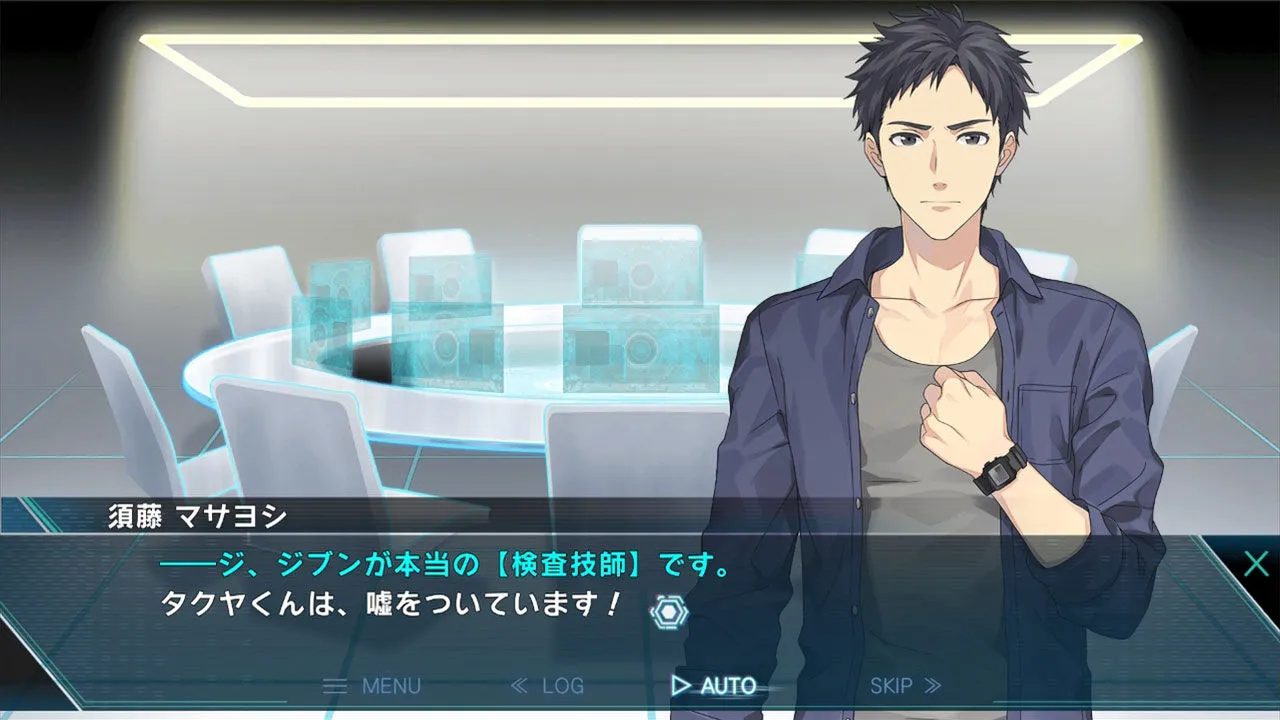Hide the dialogue box with X
Screen dimensions: 1280x720
pos(1256,564)
